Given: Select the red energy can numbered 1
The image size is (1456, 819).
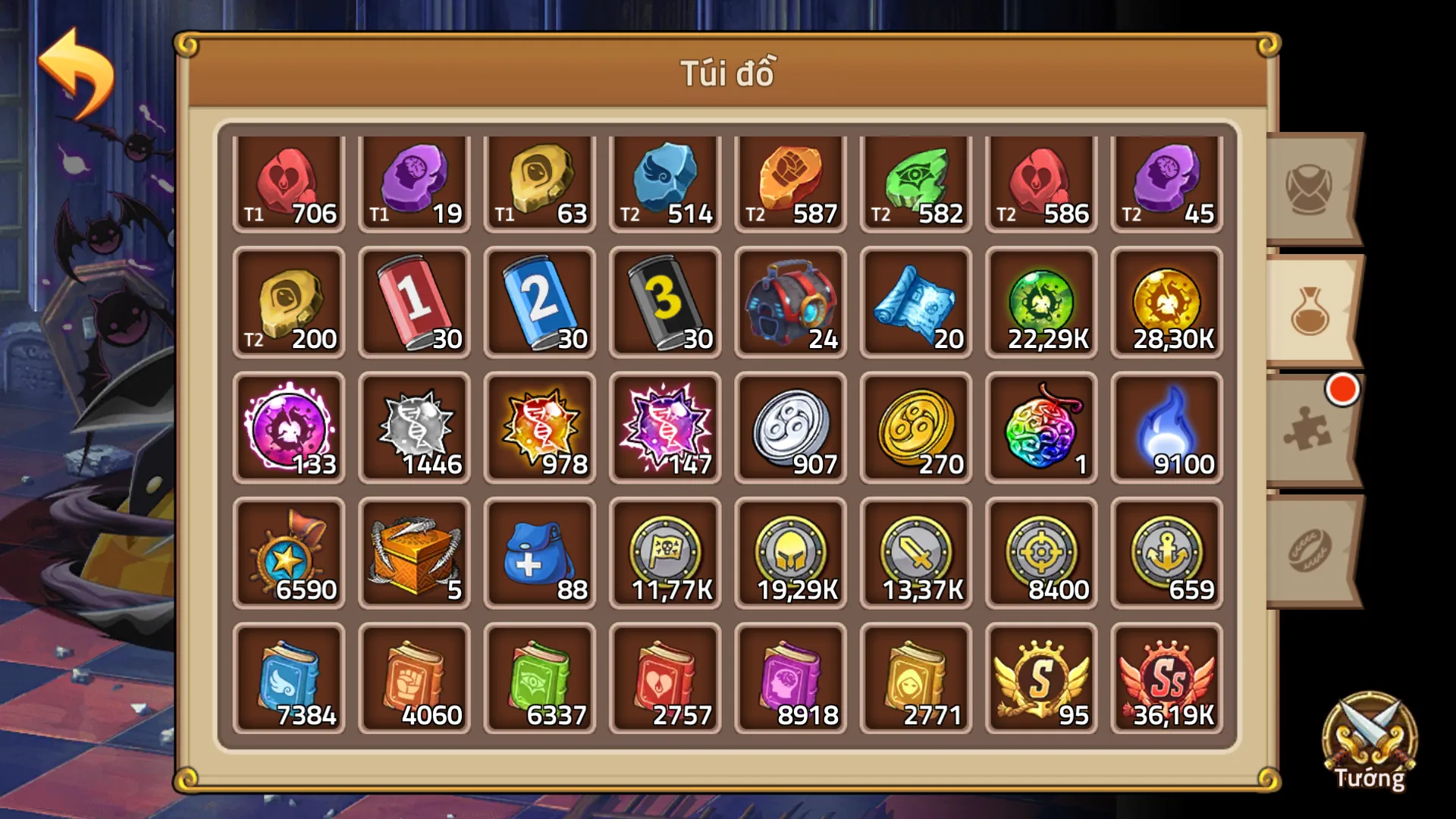Looking at the screenshot, I should [x=414, y=303].
